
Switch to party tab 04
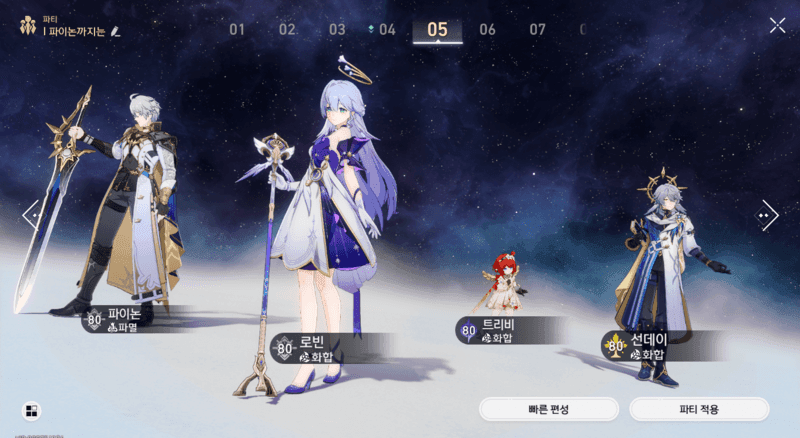pos(386,29)
